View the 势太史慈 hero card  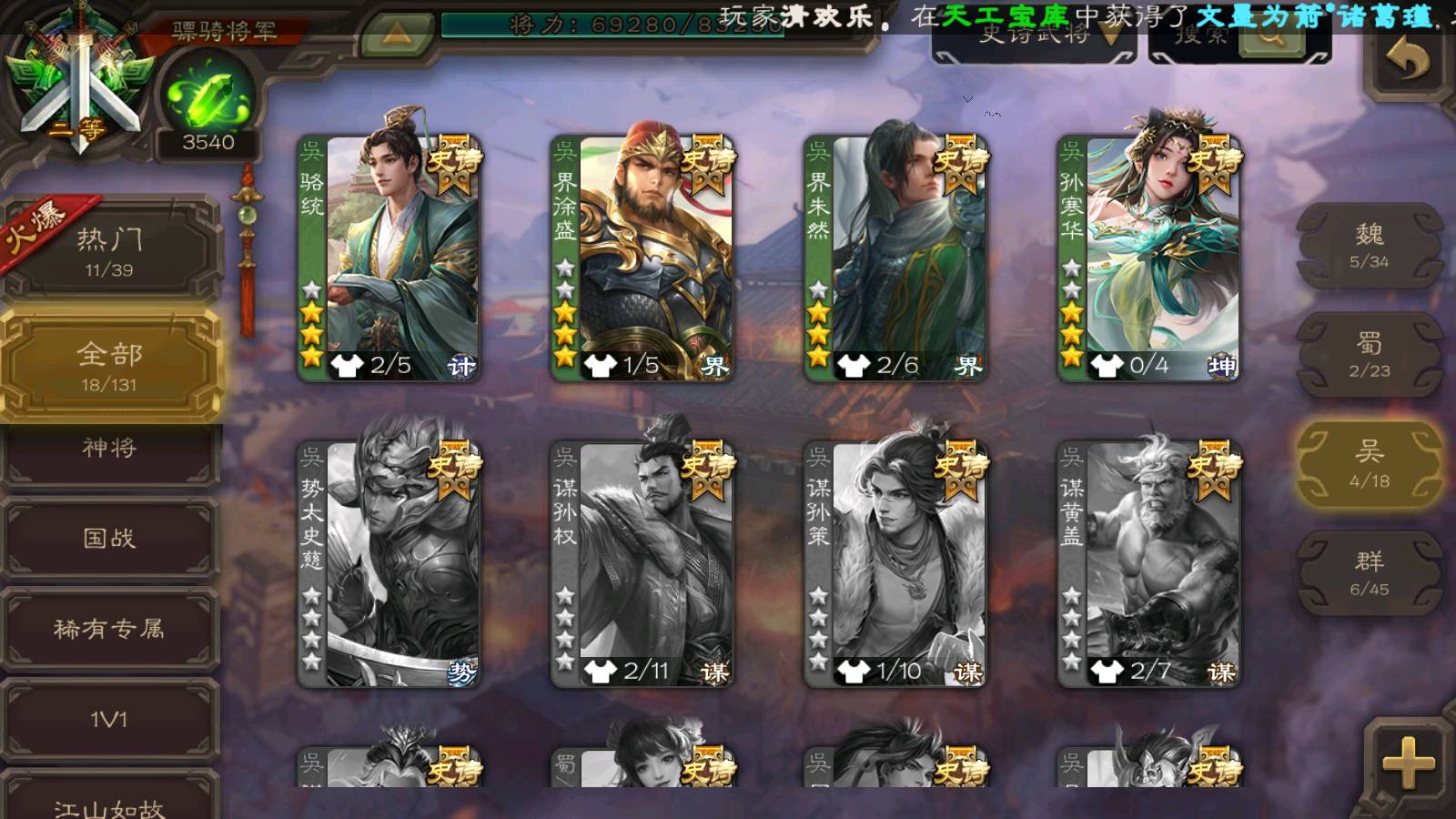[389, 564]
